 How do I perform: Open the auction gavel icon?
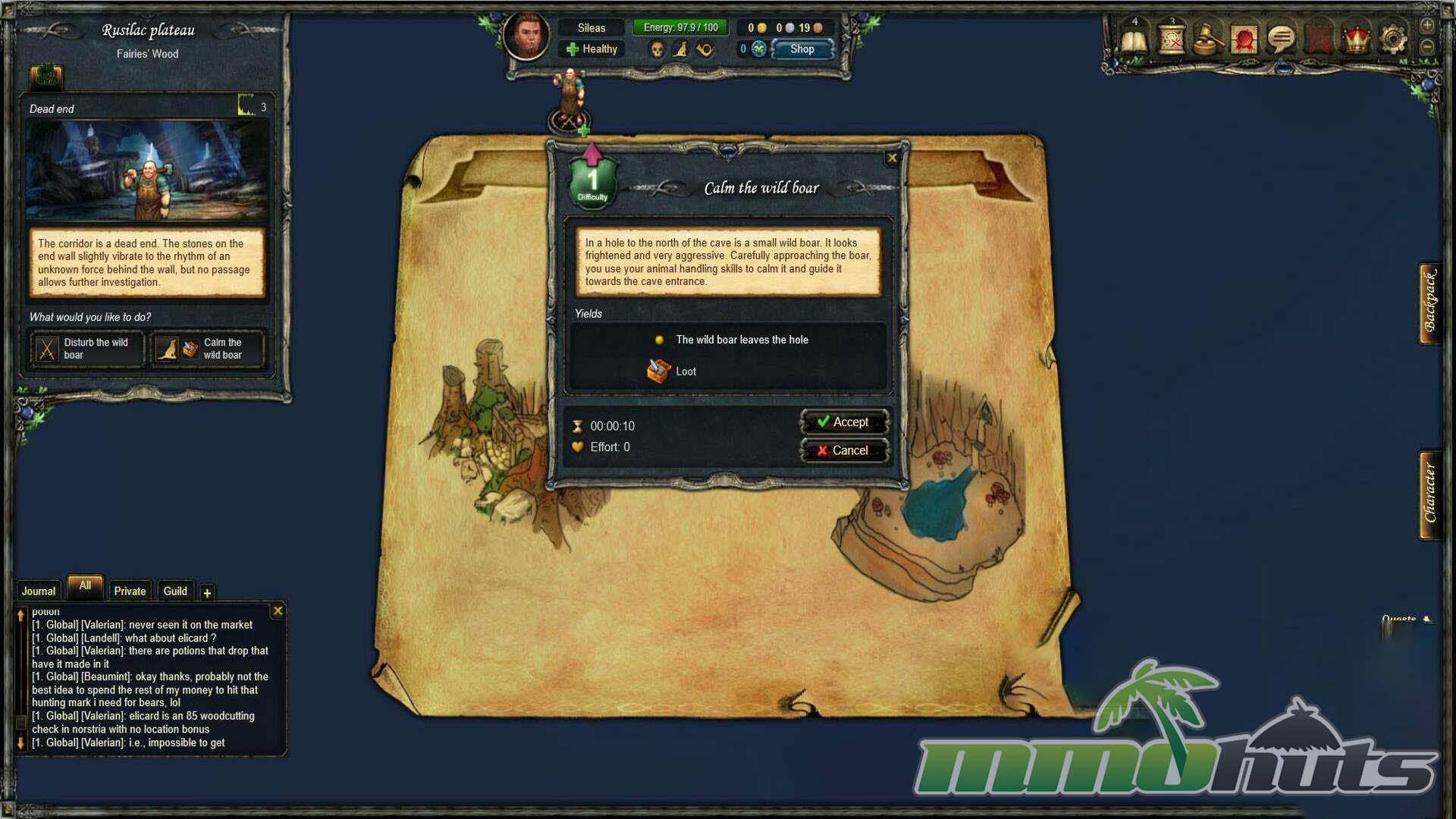pos(1208,39)
